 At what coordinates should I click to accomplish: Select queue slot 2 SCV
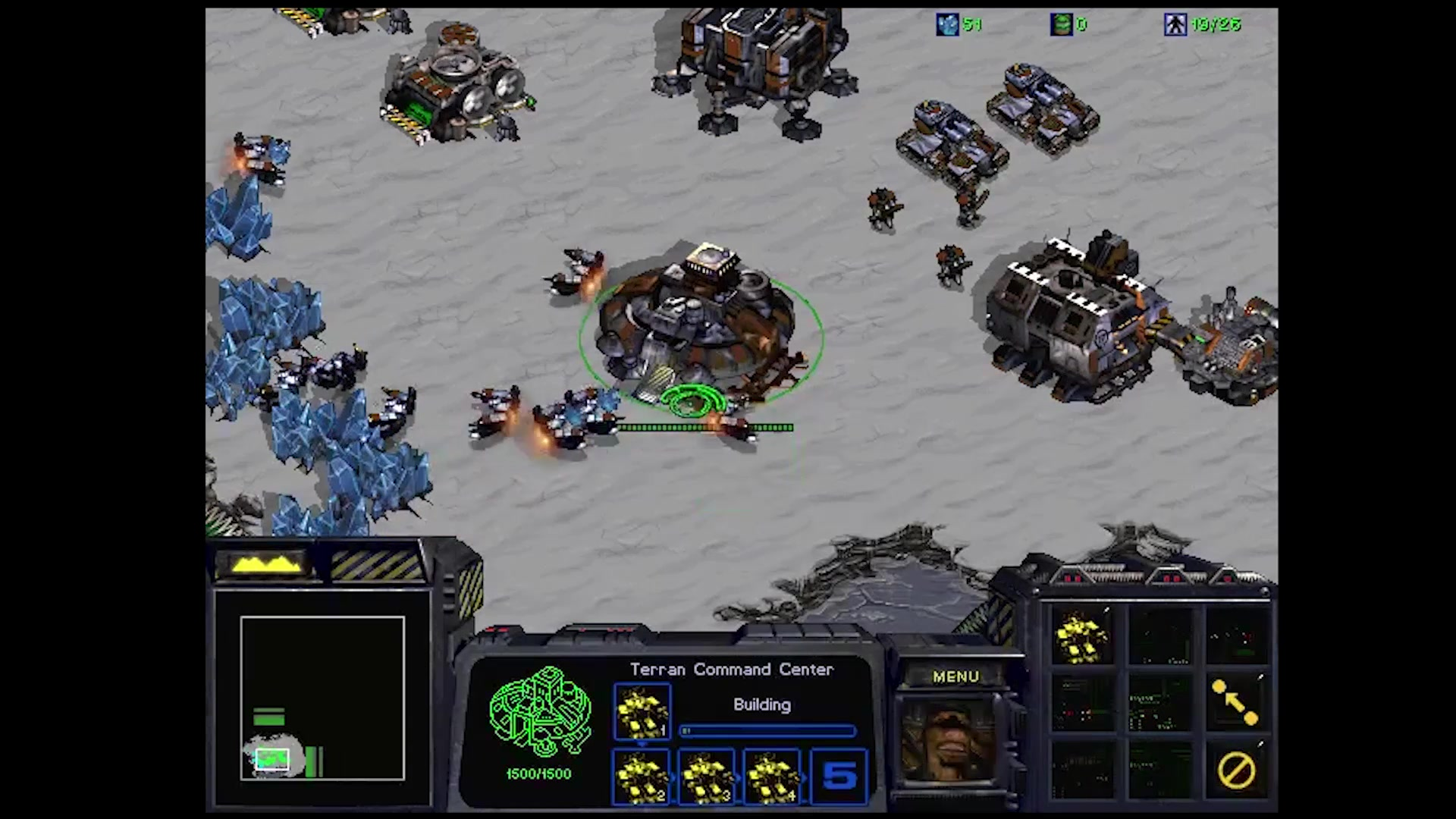(642, 777)
